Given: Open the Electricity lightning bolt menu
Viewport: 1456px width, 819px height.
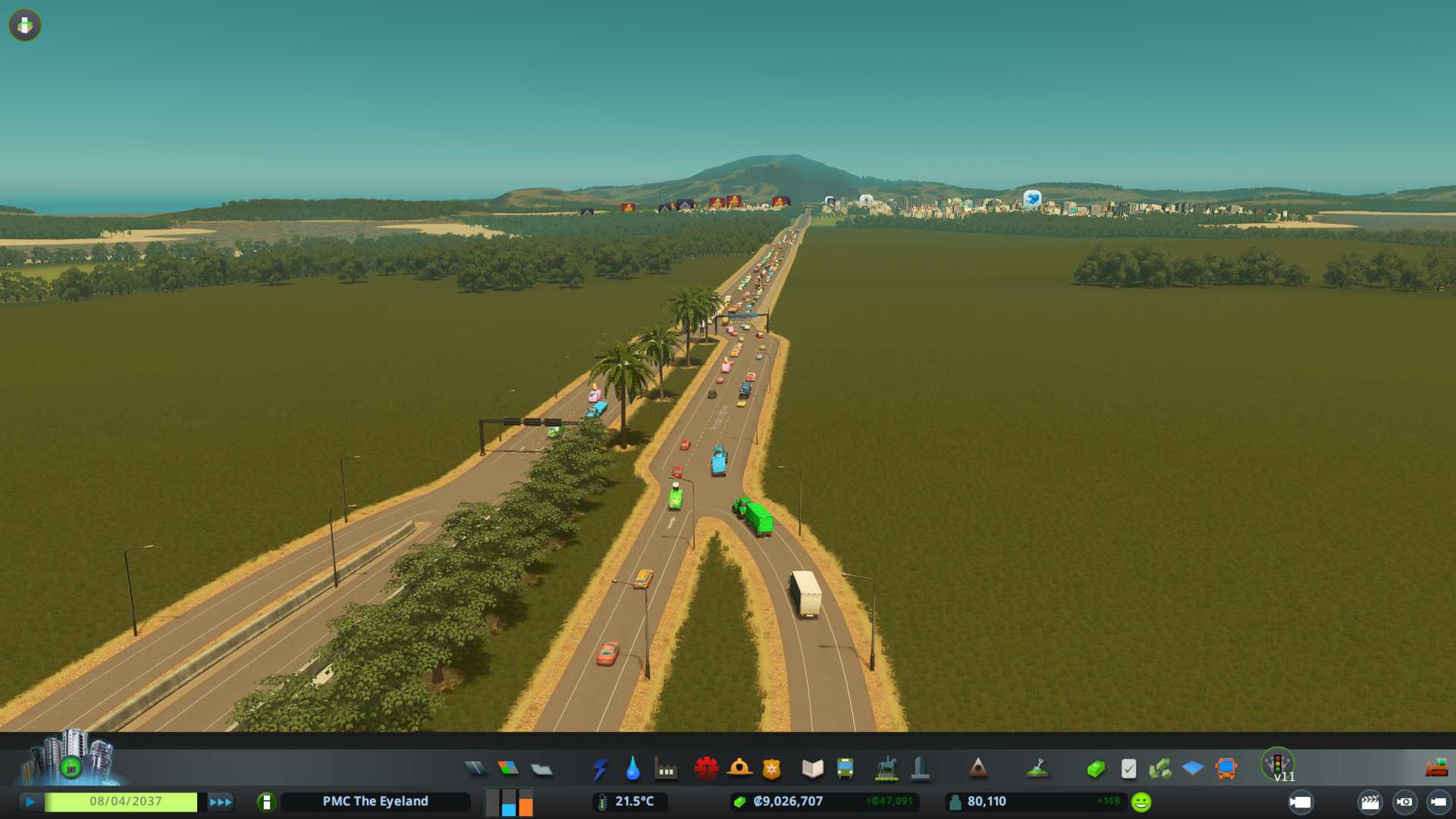Looking at the screenshot, I should [x=600, y=769].
